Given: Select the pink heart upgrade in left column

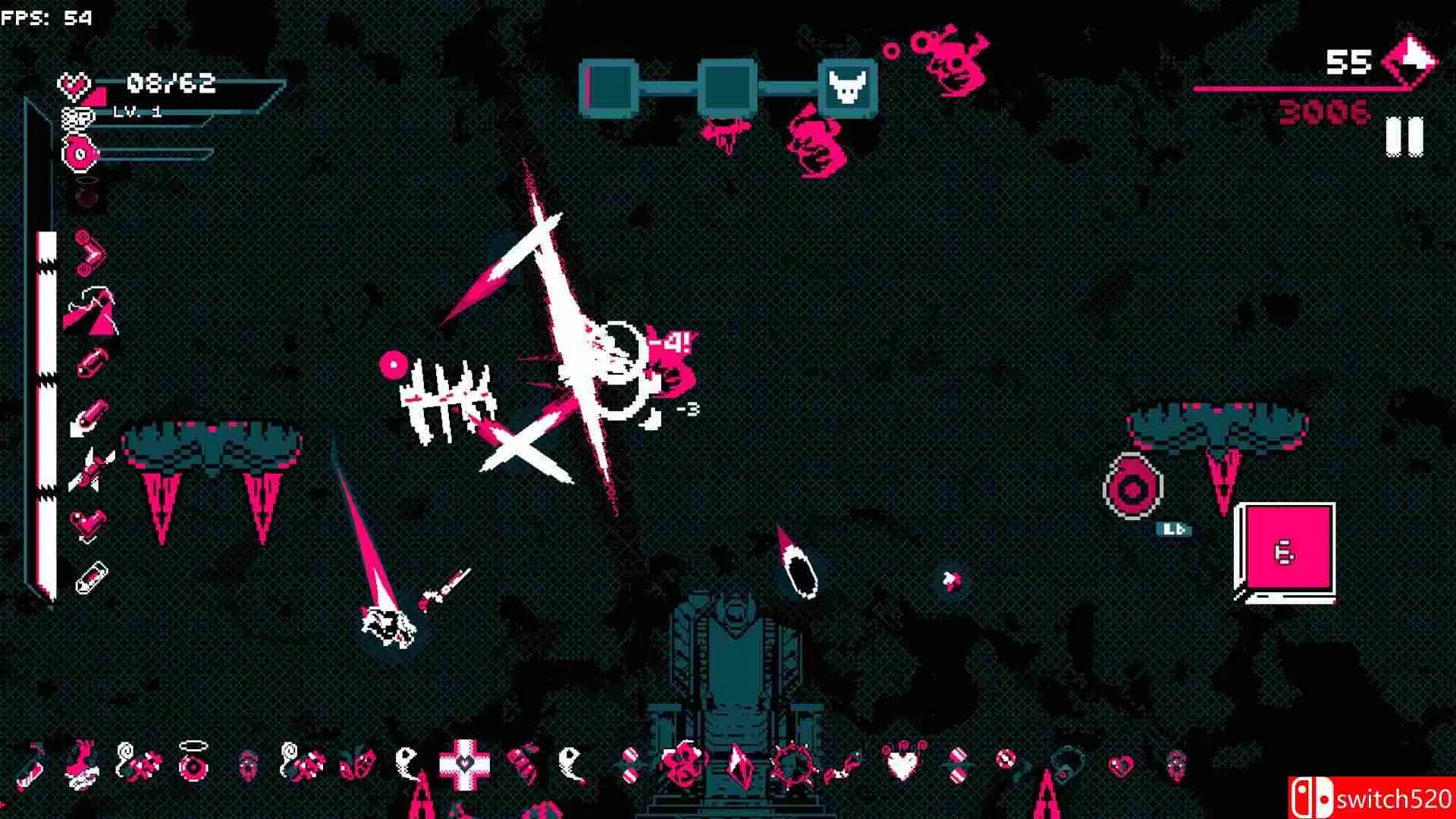Looking at the screenshot, I should pyautogui.click(x=89, y=523).
